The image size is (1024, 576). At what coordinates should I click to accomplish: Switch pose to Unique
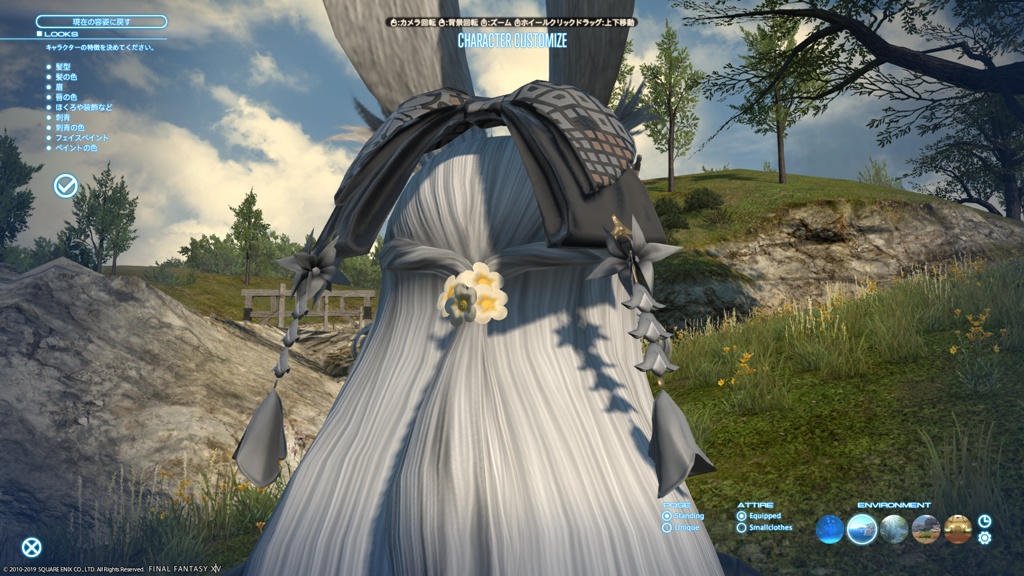coord(667,527)
